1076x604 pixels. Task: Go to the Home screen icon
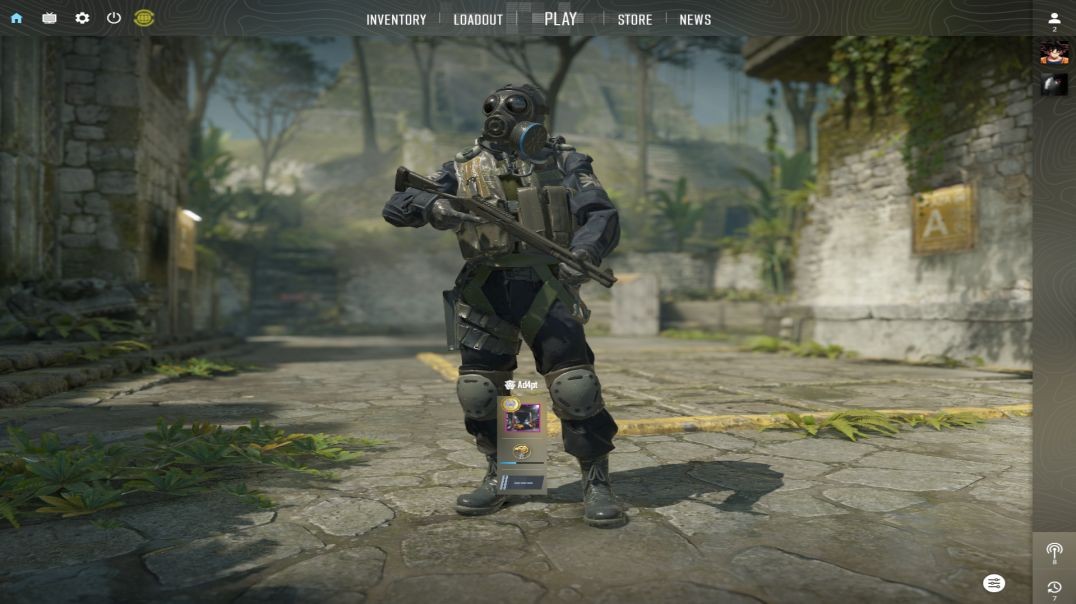coord(16,18)
